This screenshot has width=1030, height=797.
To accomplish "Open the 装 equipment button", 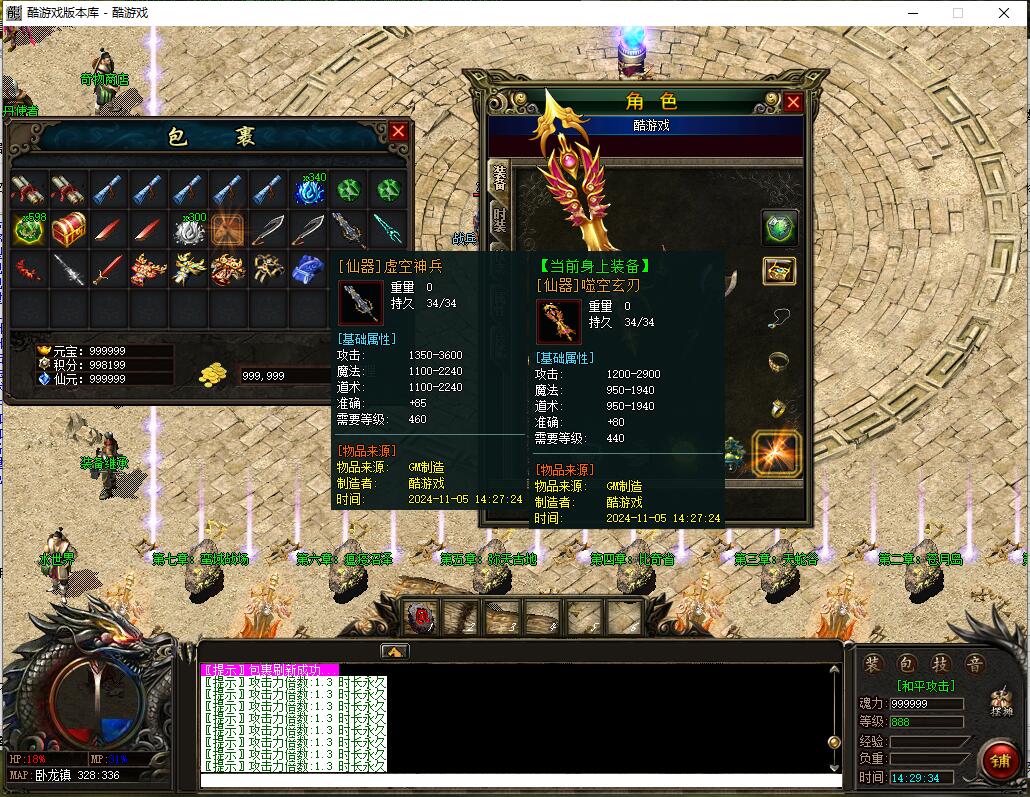I will [x=874, y=664].
